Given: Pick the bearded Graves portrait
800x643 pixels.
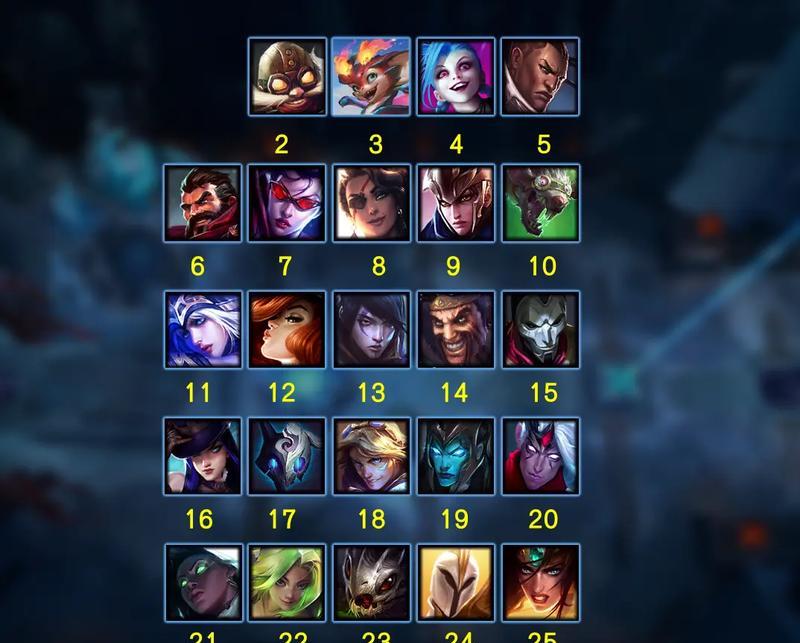Looking at the screenshot, I should coord(203,203).
